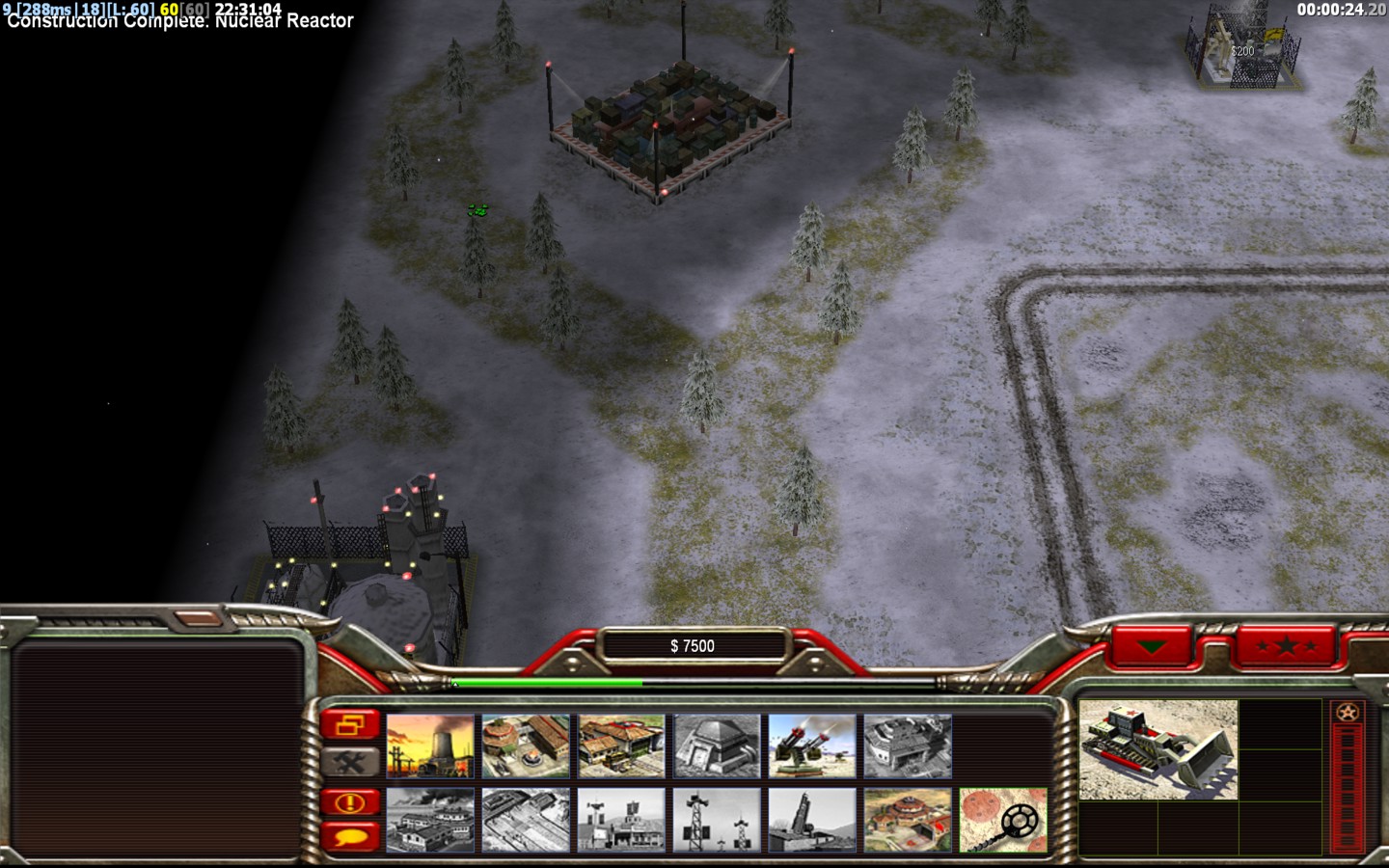Select the Gattling Cannon build icon
Screen dimensions: 1389x868
point(812,746)
